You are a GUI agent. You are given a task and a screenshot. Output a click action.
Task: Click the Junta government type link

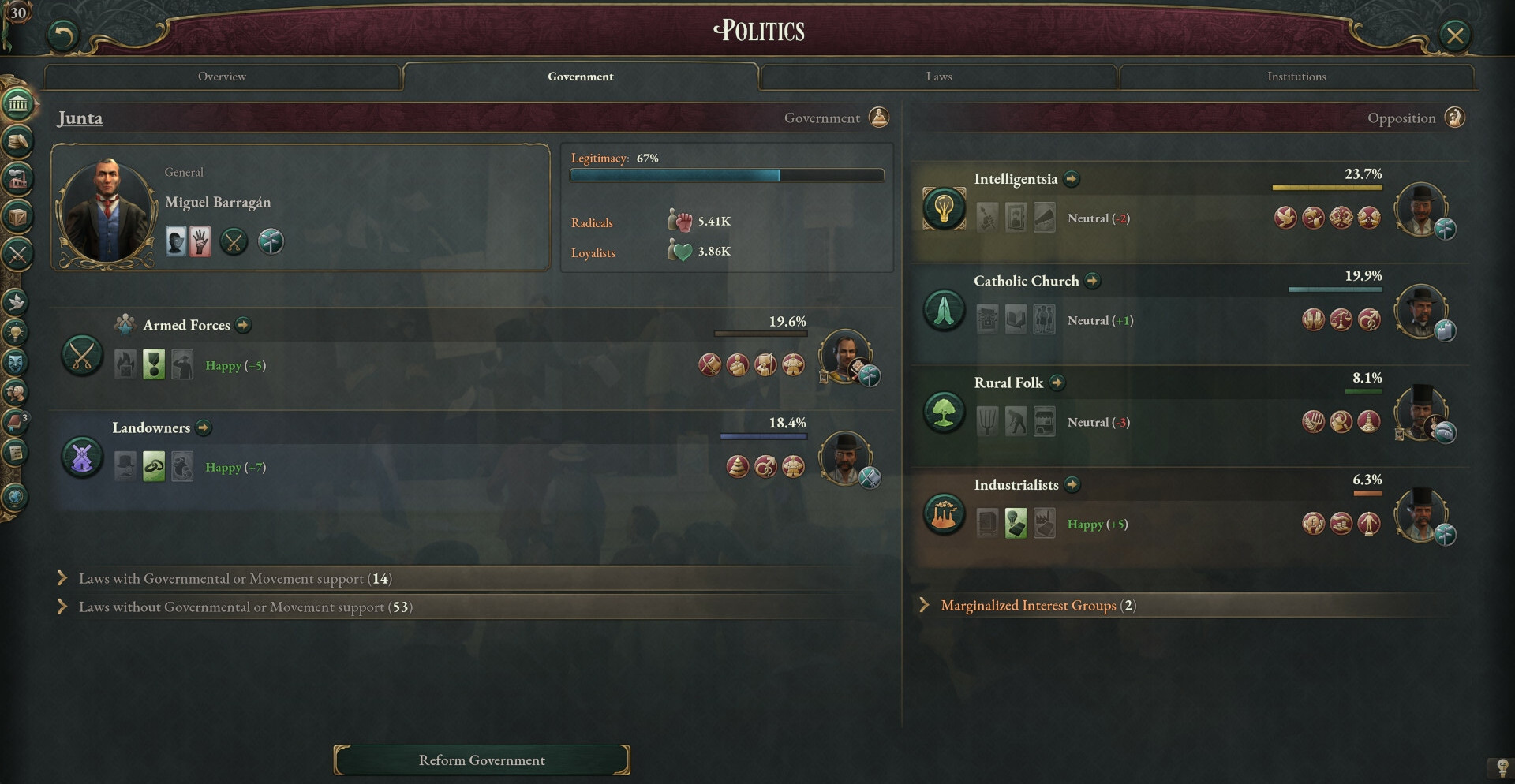(80, 118)
